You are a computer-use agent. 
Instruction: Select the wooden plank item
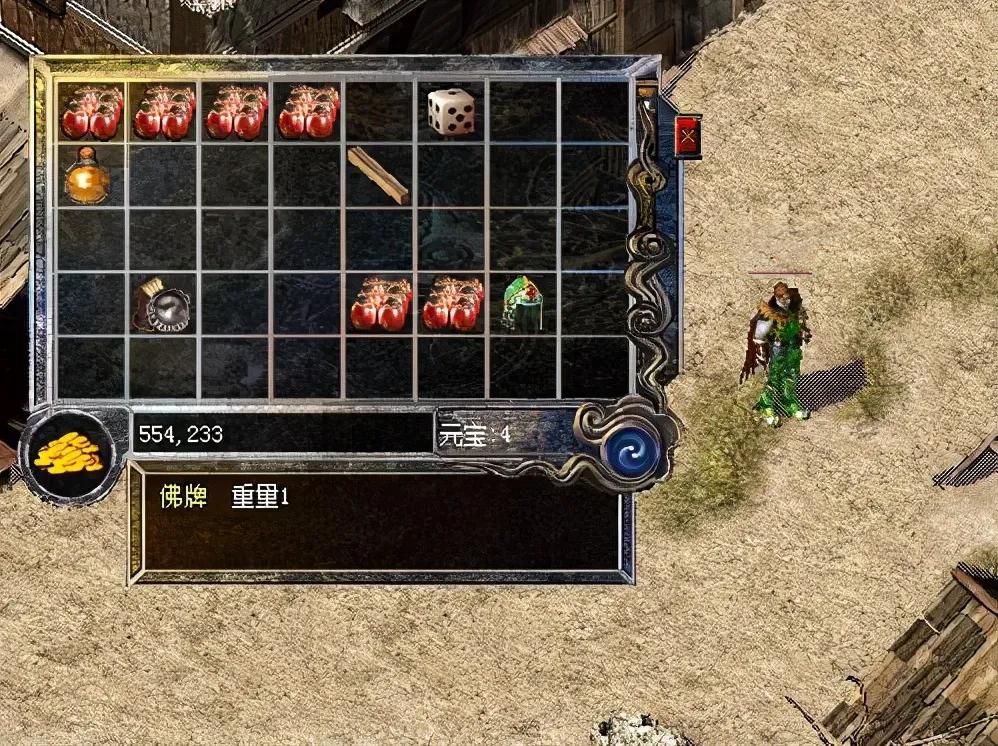[x=378, y=175]
